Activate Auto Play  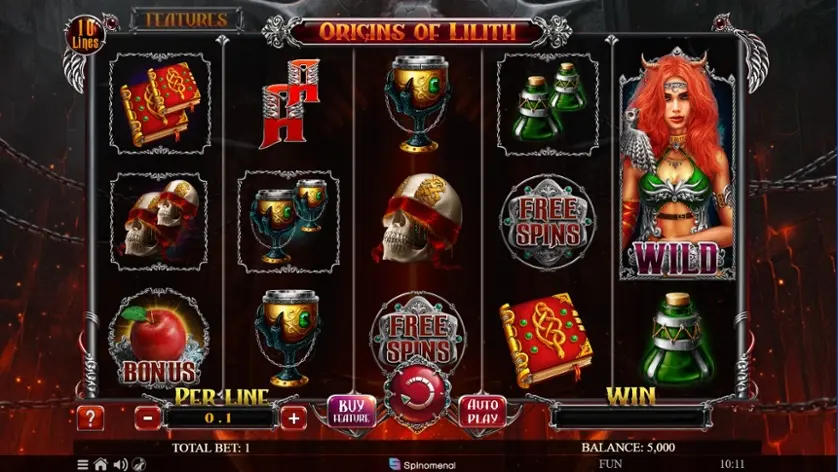[x=482, y=411]
